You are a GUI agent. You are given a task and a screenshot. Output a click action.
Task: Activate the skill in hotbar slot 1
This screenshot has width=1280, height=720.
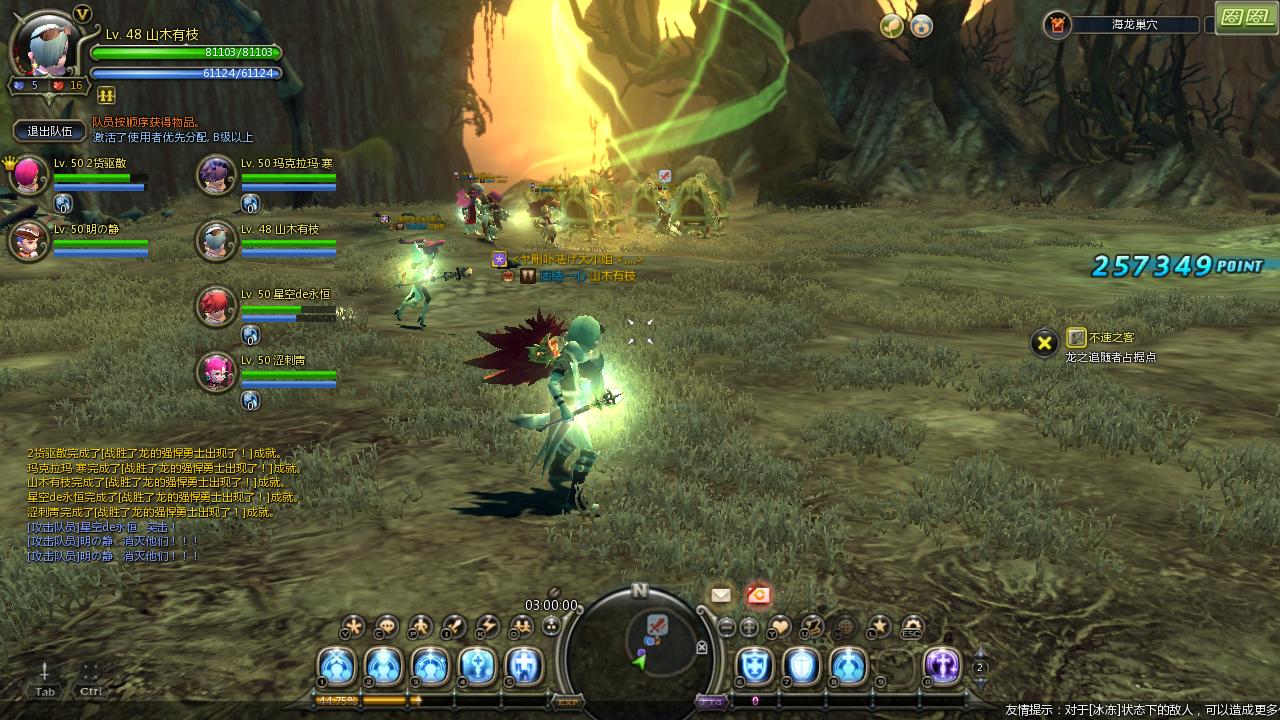[336, 666]
